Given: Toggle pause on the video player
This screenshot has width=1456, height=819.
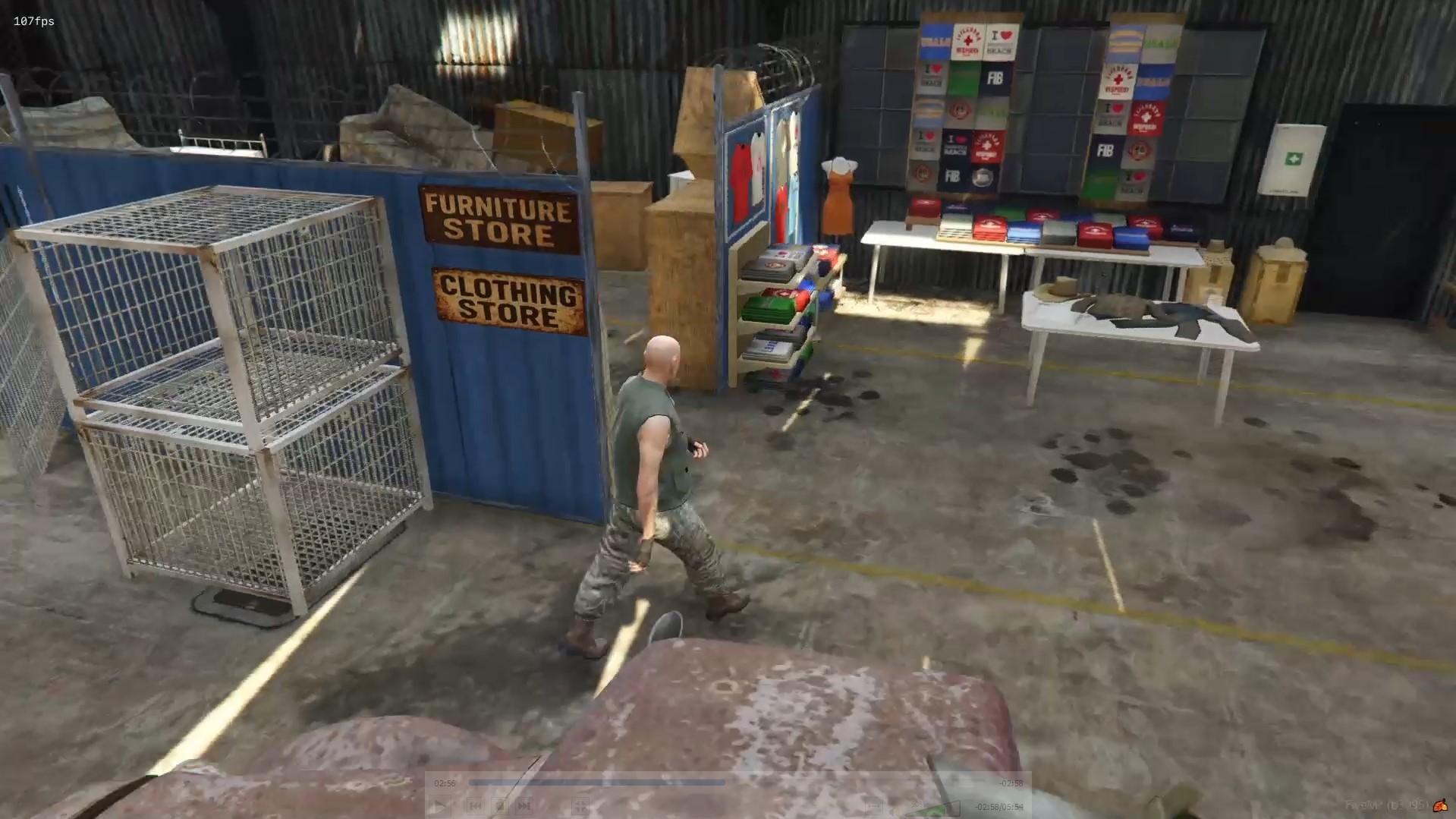Looking at the screenshot, I should coord(440,806).
